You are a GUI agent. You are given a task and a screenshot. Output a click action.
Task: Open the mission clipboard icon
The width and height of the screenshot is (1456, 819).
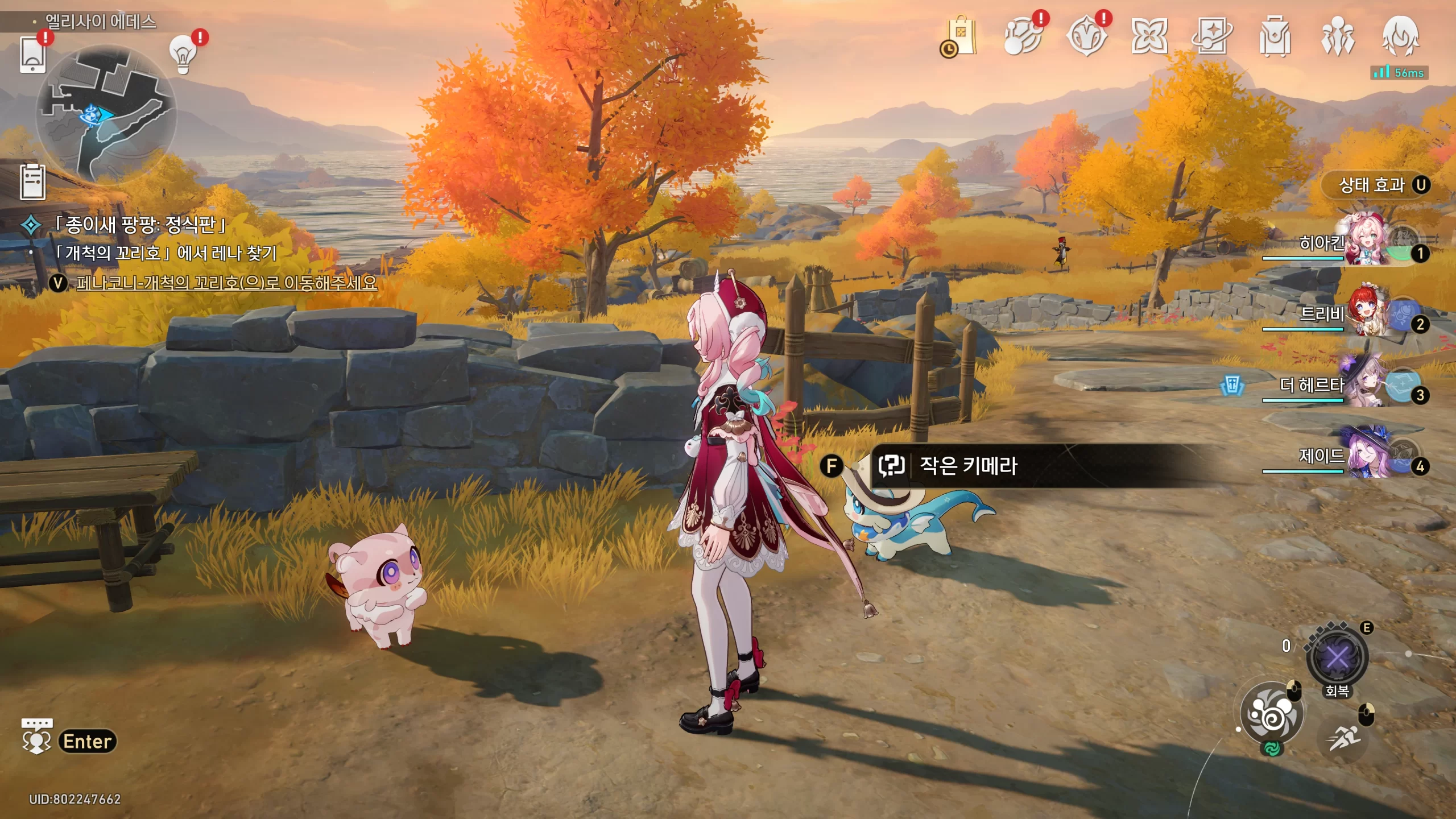point(32,183)
